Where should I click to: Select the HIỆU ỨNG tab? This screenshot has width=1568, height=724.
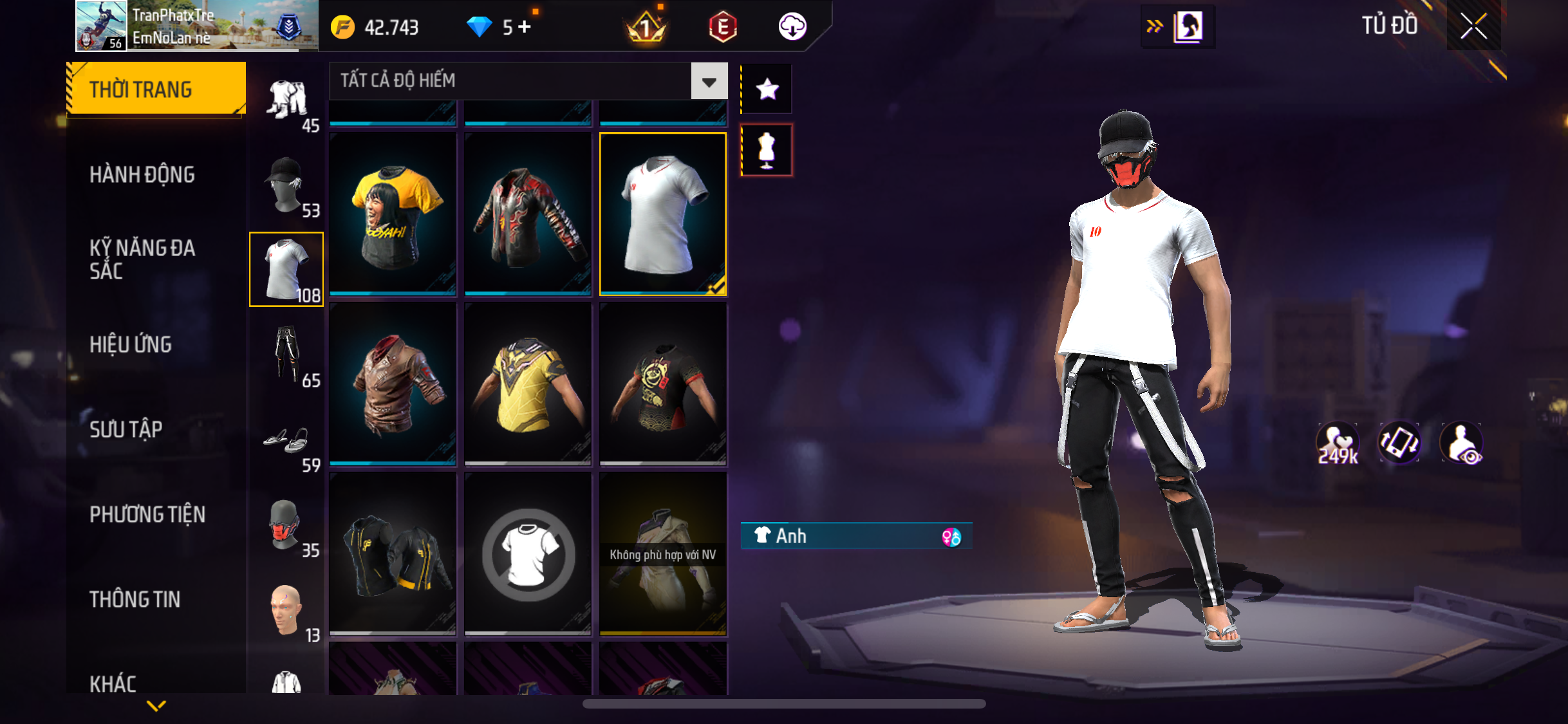pos(131,344)
